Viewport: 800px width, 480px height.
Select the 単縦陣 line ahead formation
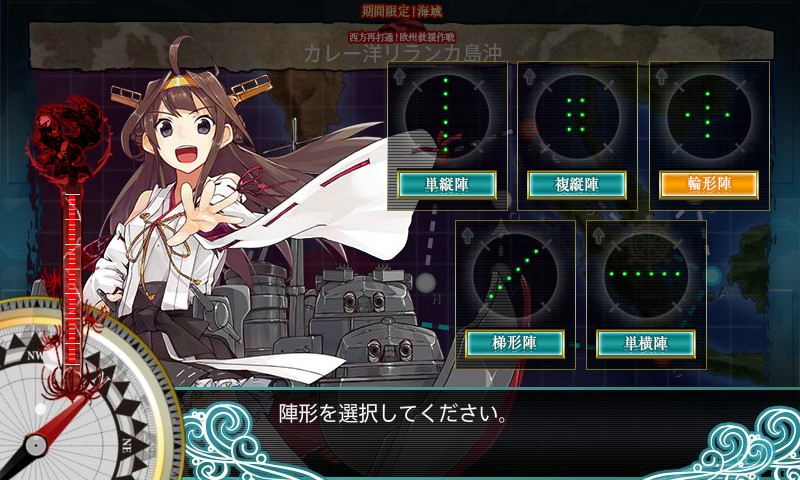click(446, 185)
